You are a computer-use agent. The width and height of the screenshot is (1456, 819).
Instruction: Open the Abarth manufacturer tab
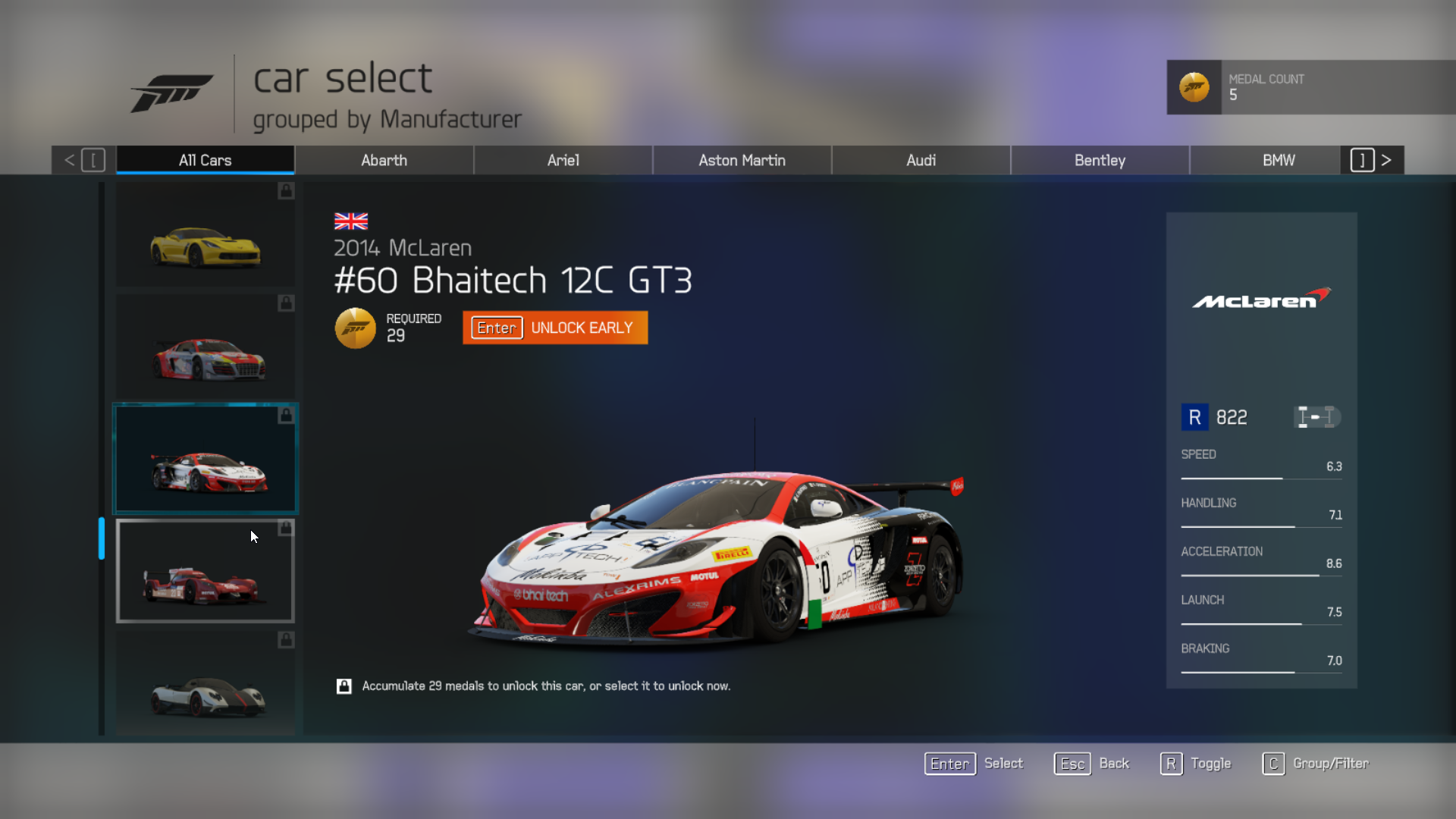click(x=384, y=160)
